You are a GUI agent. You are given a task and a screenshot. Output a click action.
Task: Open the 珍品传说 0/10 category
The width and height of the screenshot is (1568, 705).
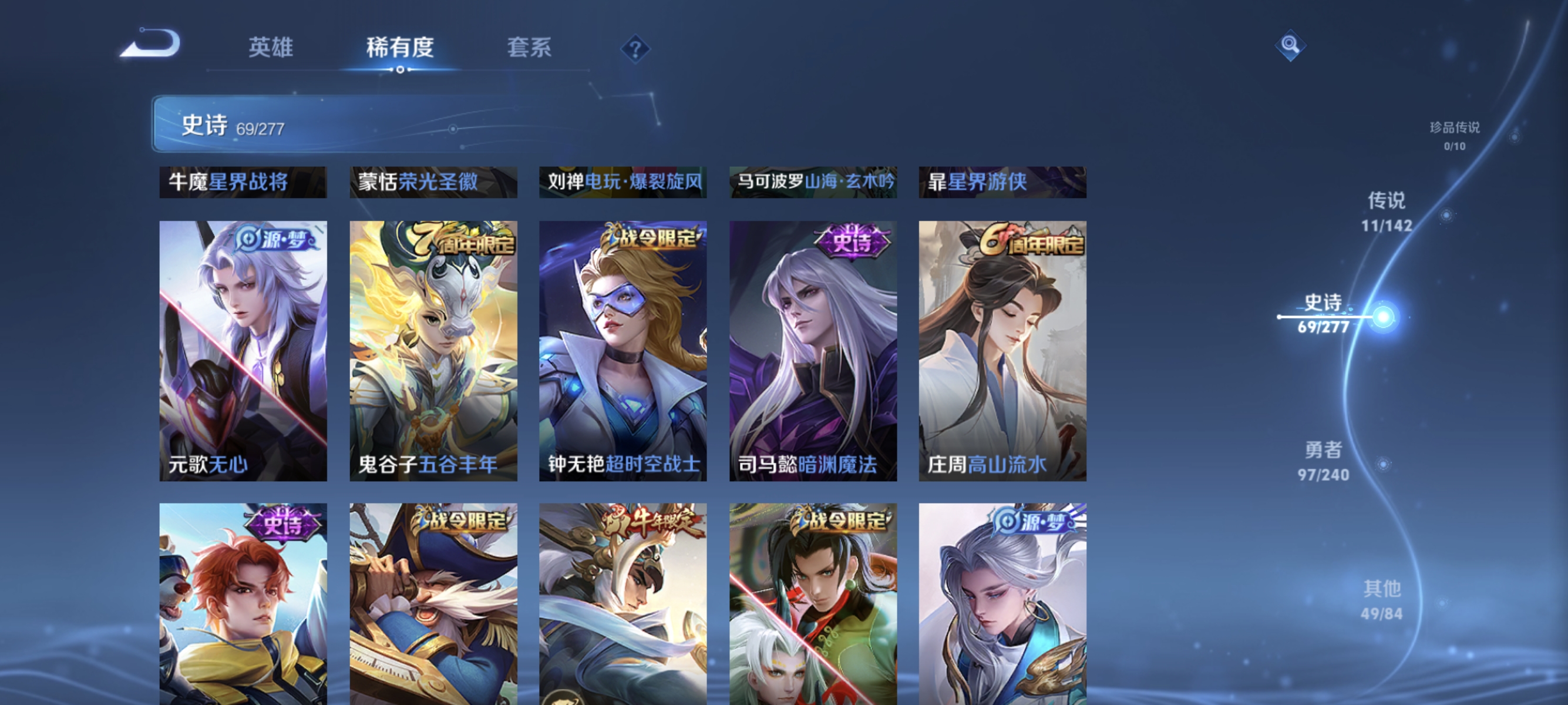pyautogui.click(x=1456, y=135)
